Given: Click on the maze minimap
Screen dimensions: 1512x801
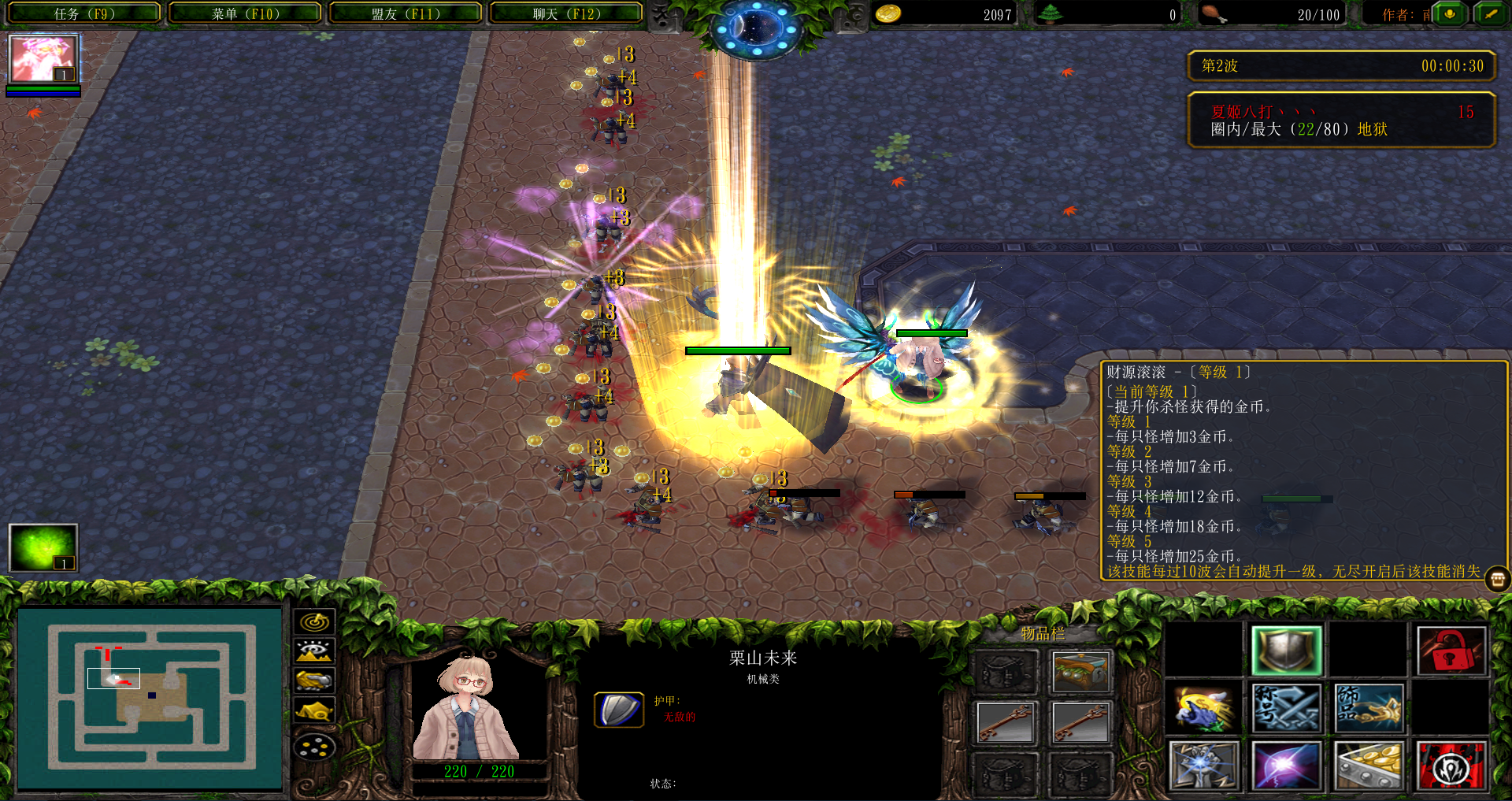Looking at the screenshot, I should 150,698.
